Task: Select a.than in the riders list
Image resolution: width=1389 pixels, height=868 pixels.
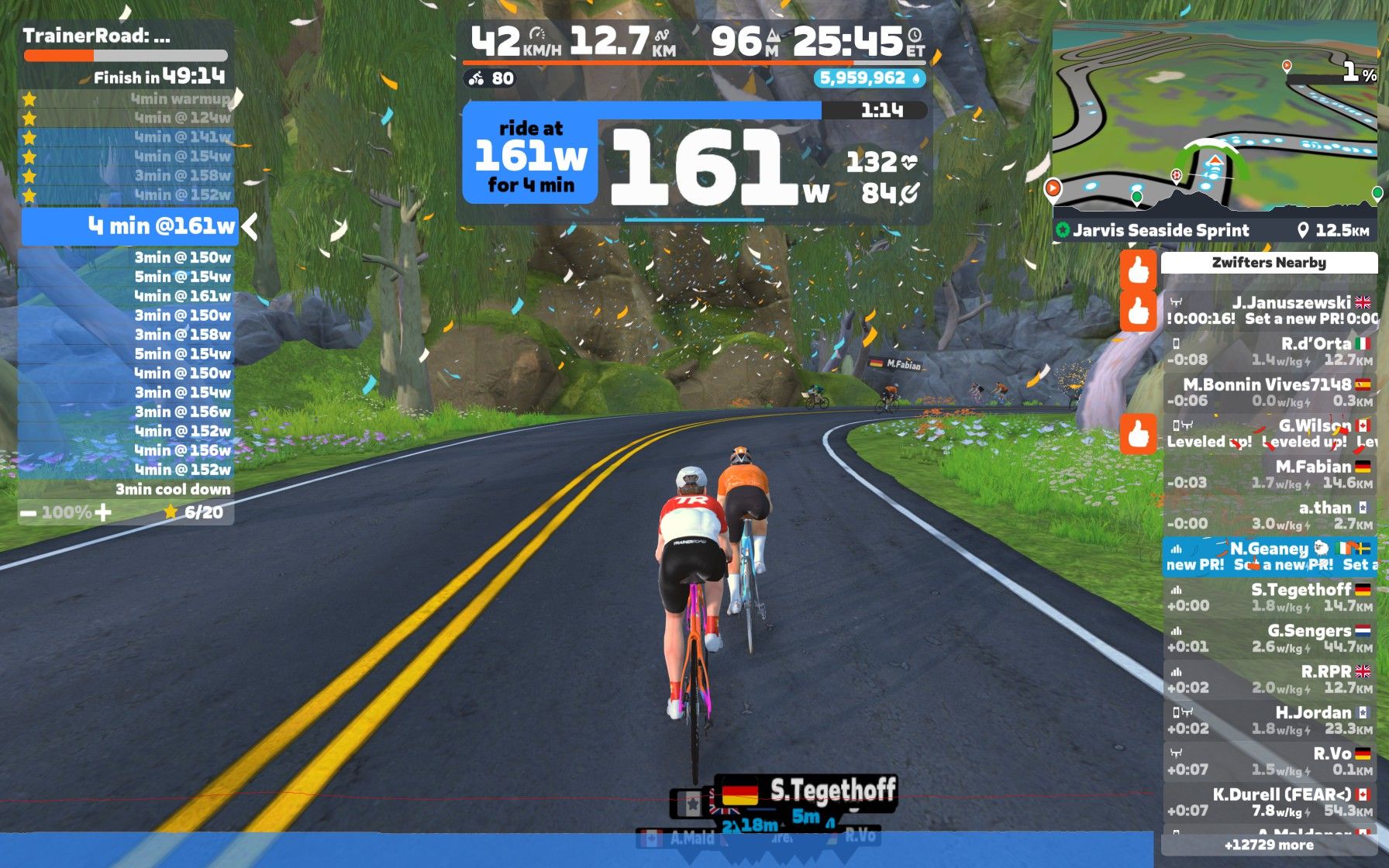Action: coord(1269,515)
